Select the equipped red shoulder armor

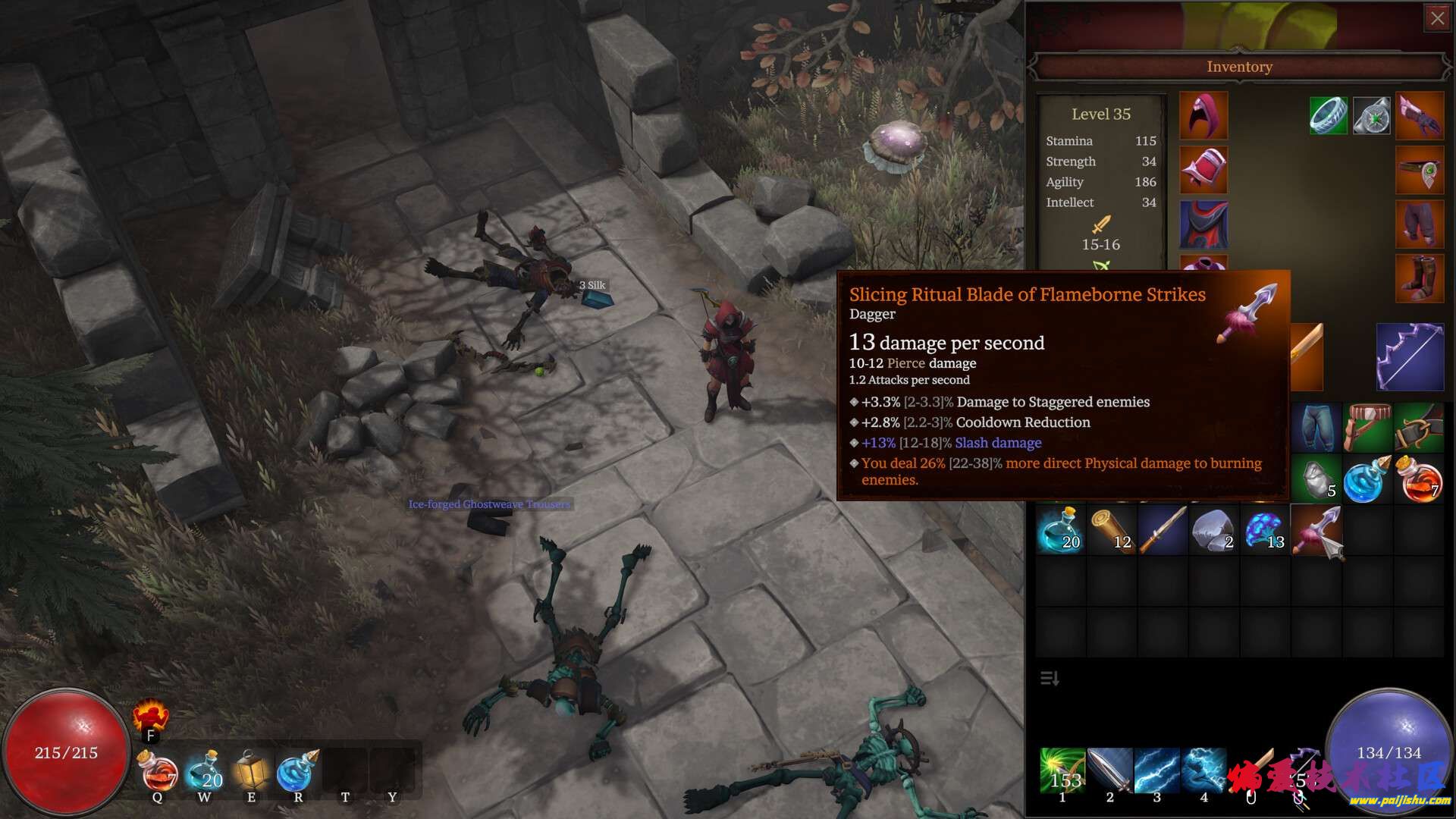[1203, 170]
